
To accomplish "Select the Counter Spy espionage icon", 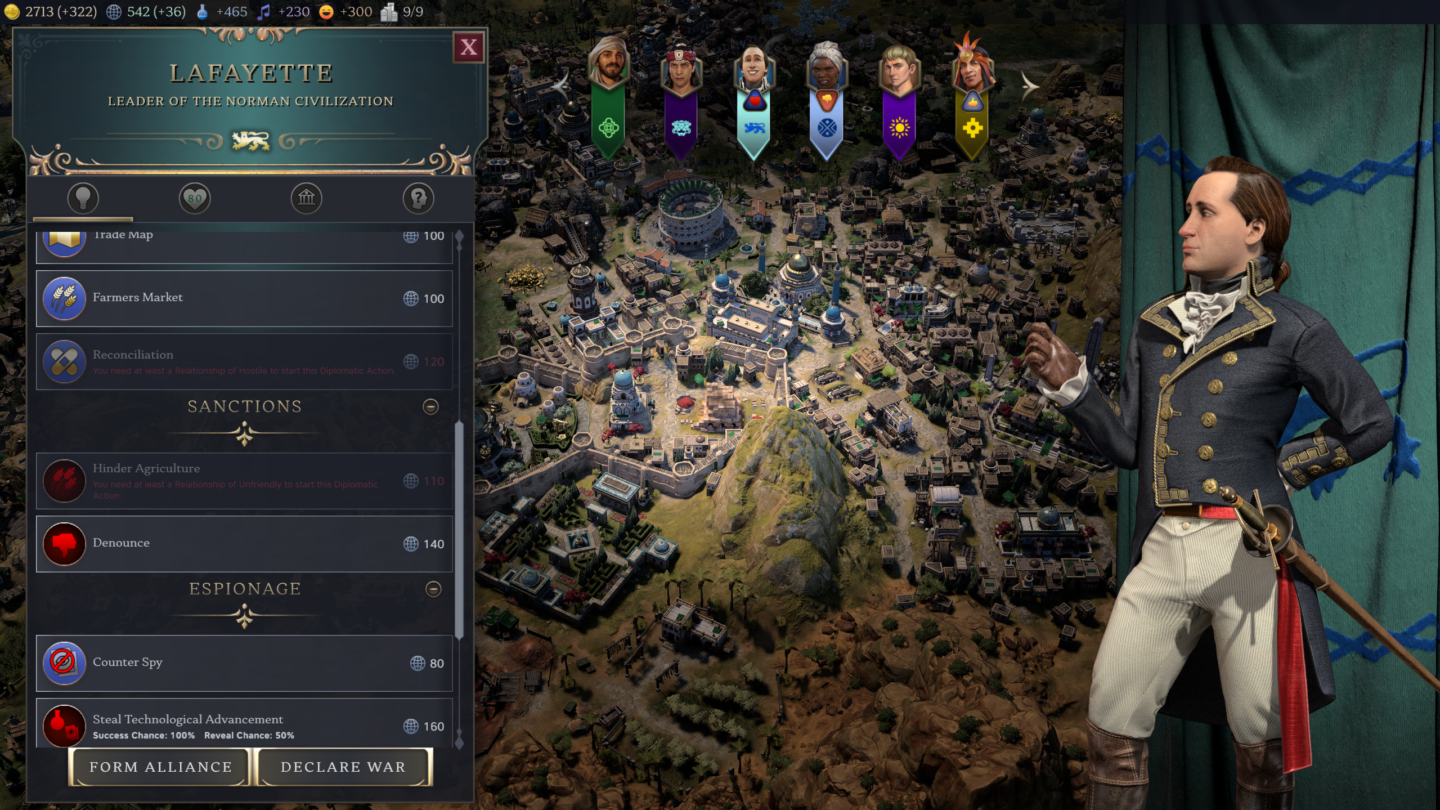I will 63,662.
